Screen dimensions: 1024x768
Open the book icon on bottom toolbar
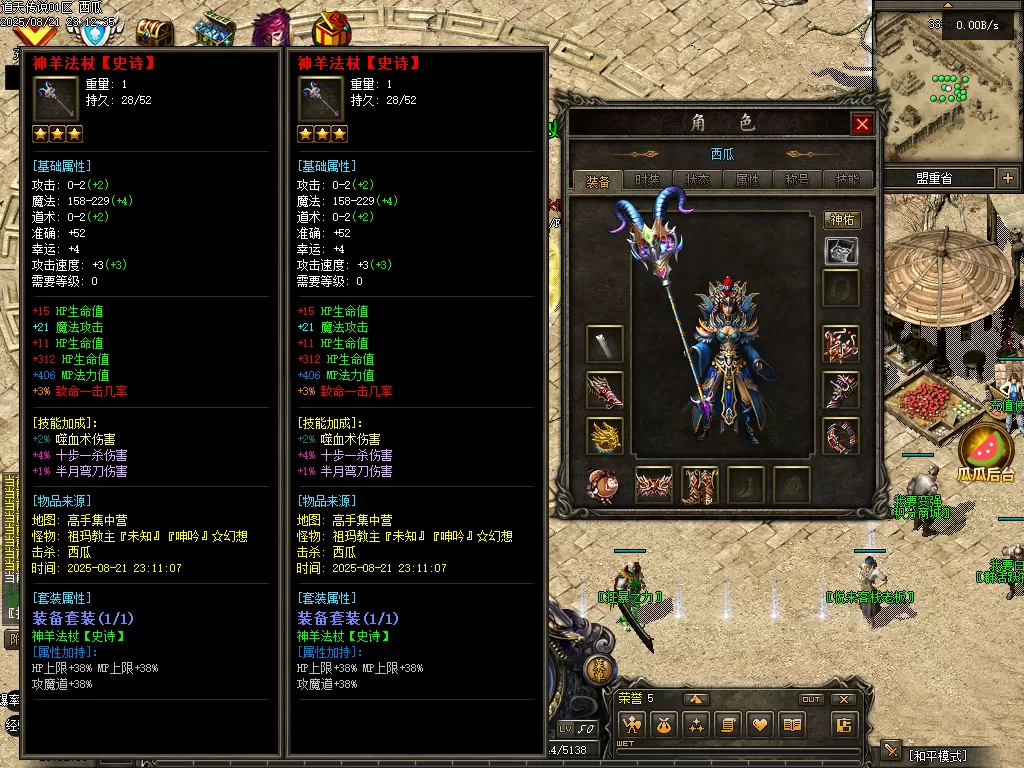coord(793,725)
